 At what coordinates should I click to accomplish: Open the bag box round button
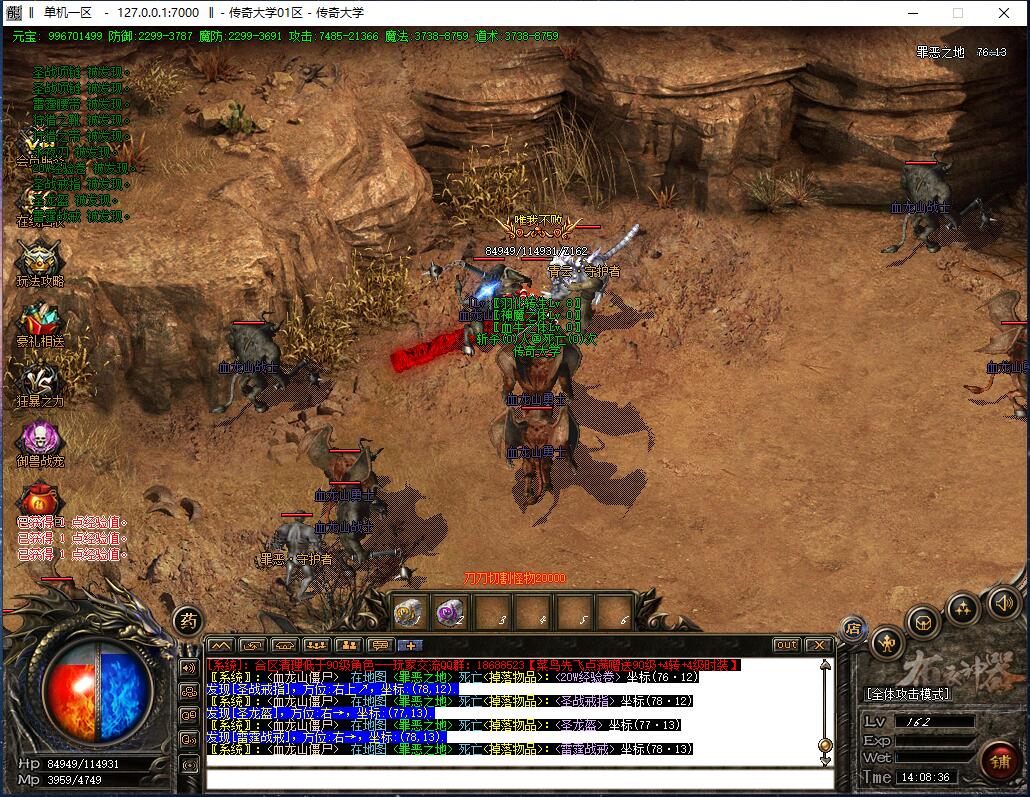pyautogui.click(x=923, y=621)
